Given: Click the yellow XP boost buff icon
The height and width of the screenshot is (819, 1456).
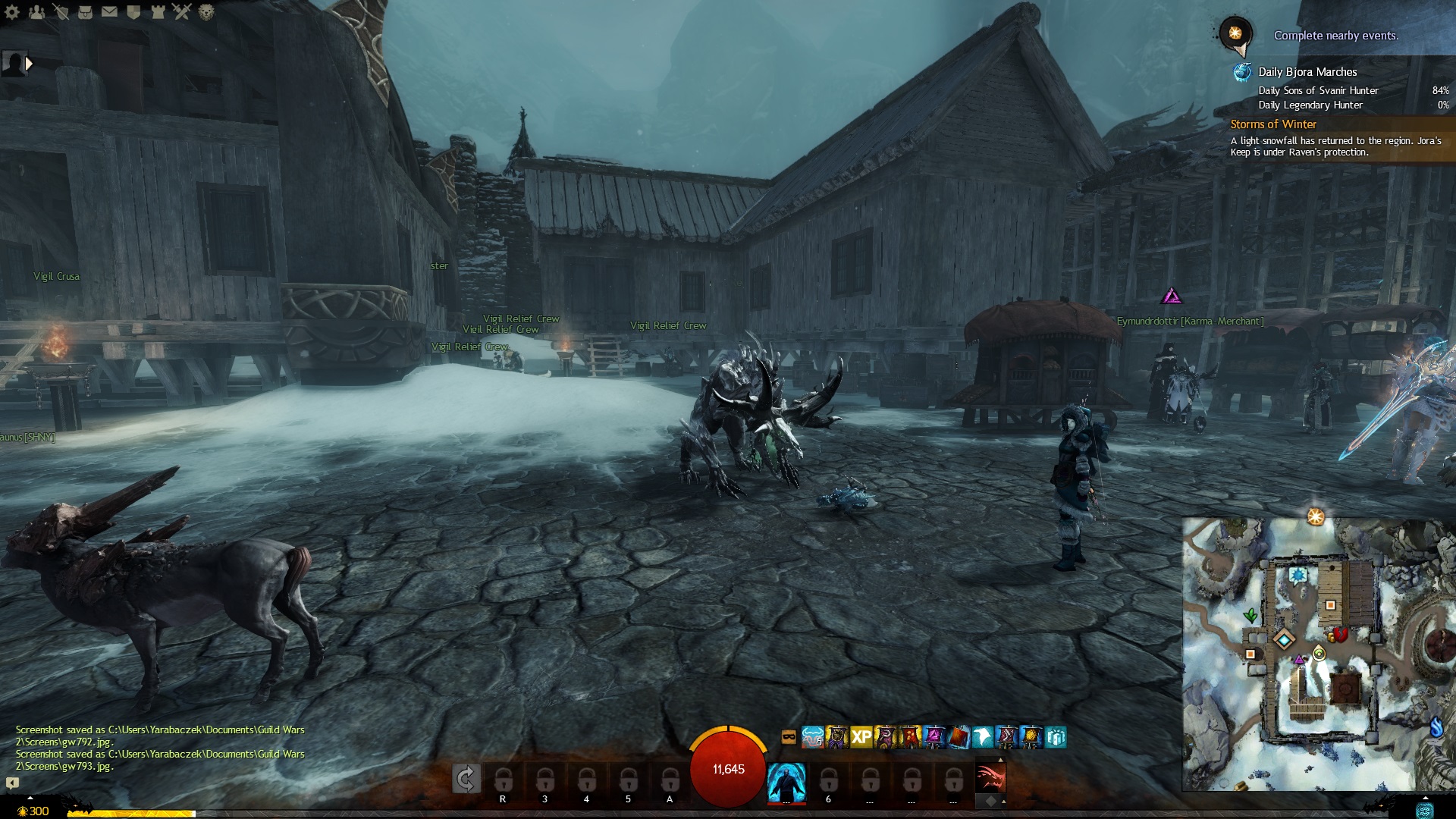Looking at the screenshot, I should [x=861, y=737].
